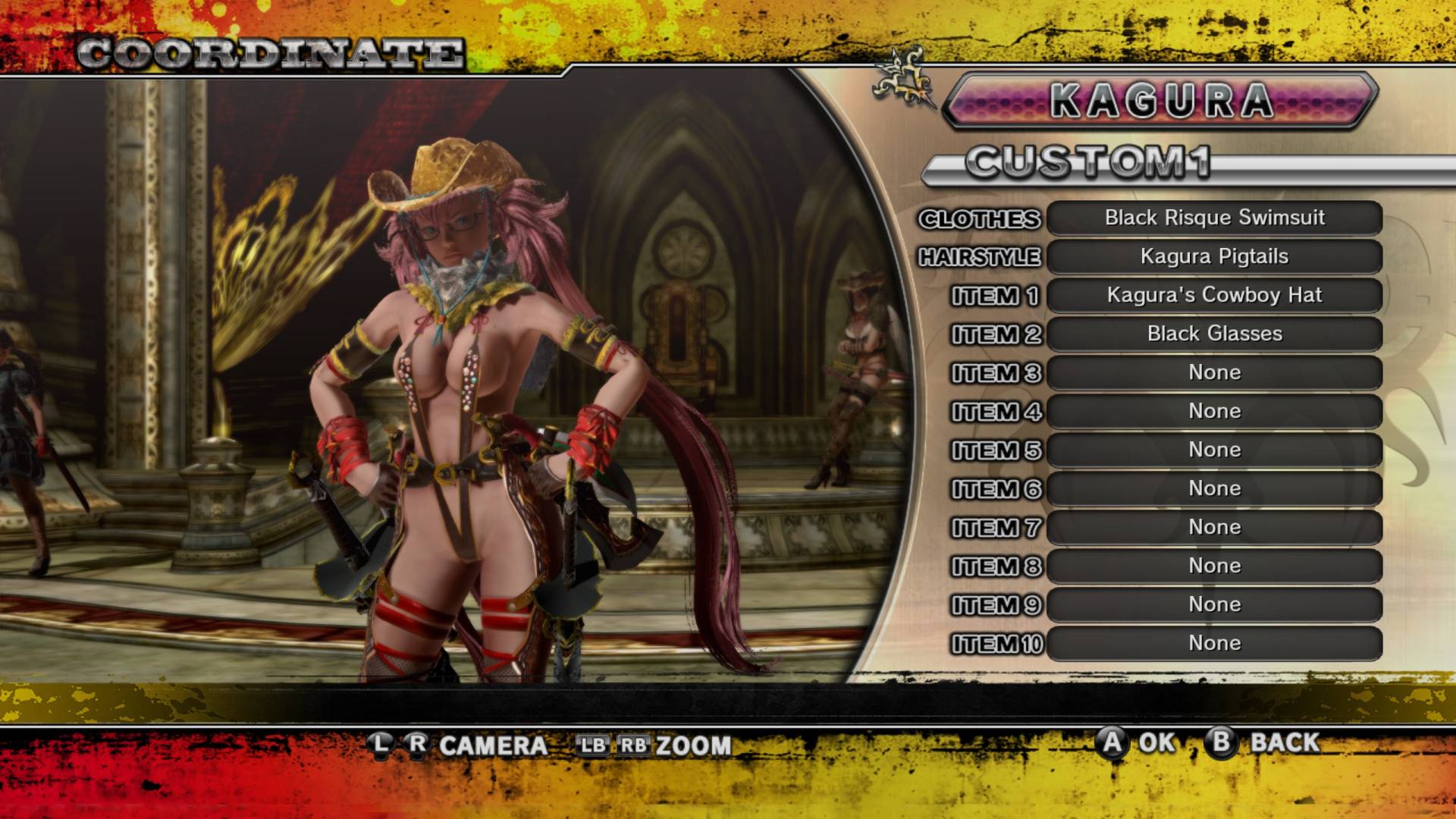
Task: Select the Item 5 accessory row
Action: pyautogui.click(x=1214, y=450)
